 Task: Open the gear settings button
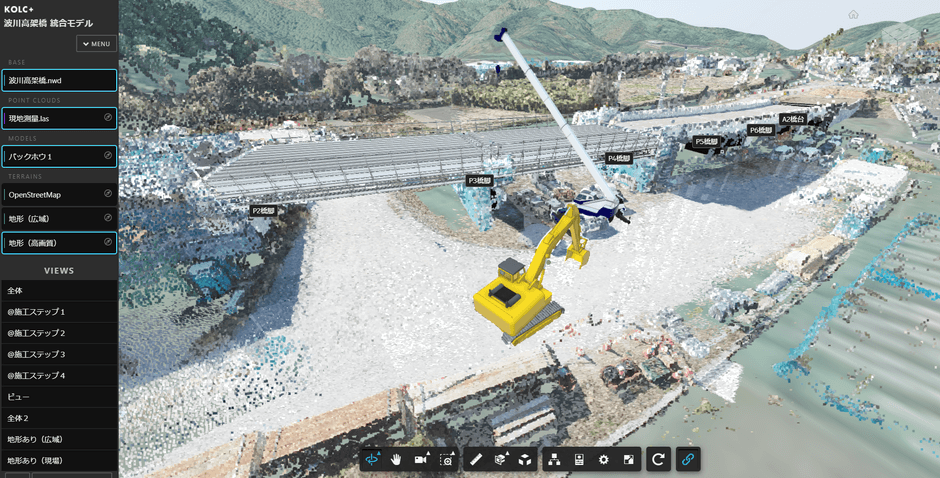603,459
